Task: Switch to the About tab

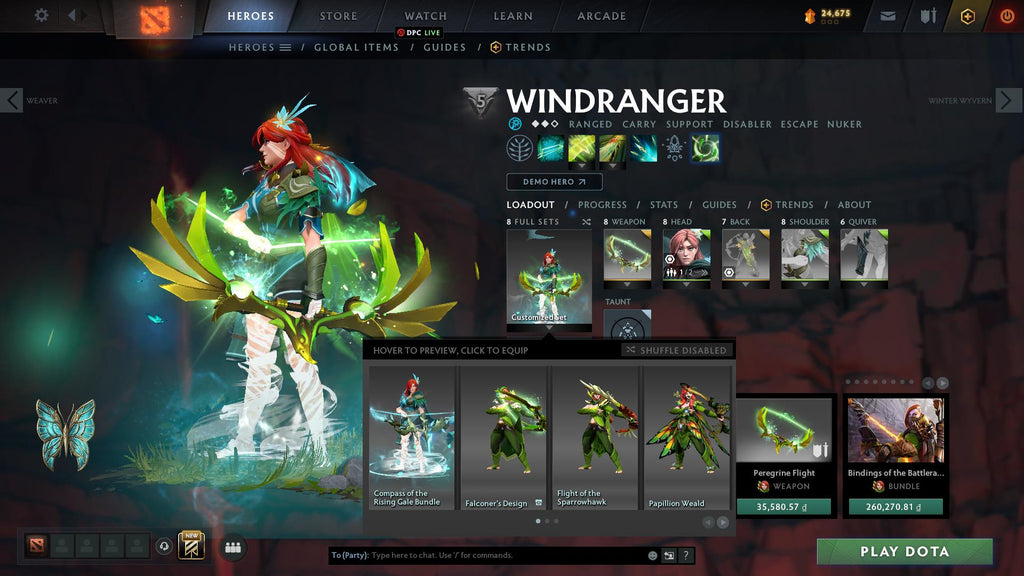Action: point(854,205)
